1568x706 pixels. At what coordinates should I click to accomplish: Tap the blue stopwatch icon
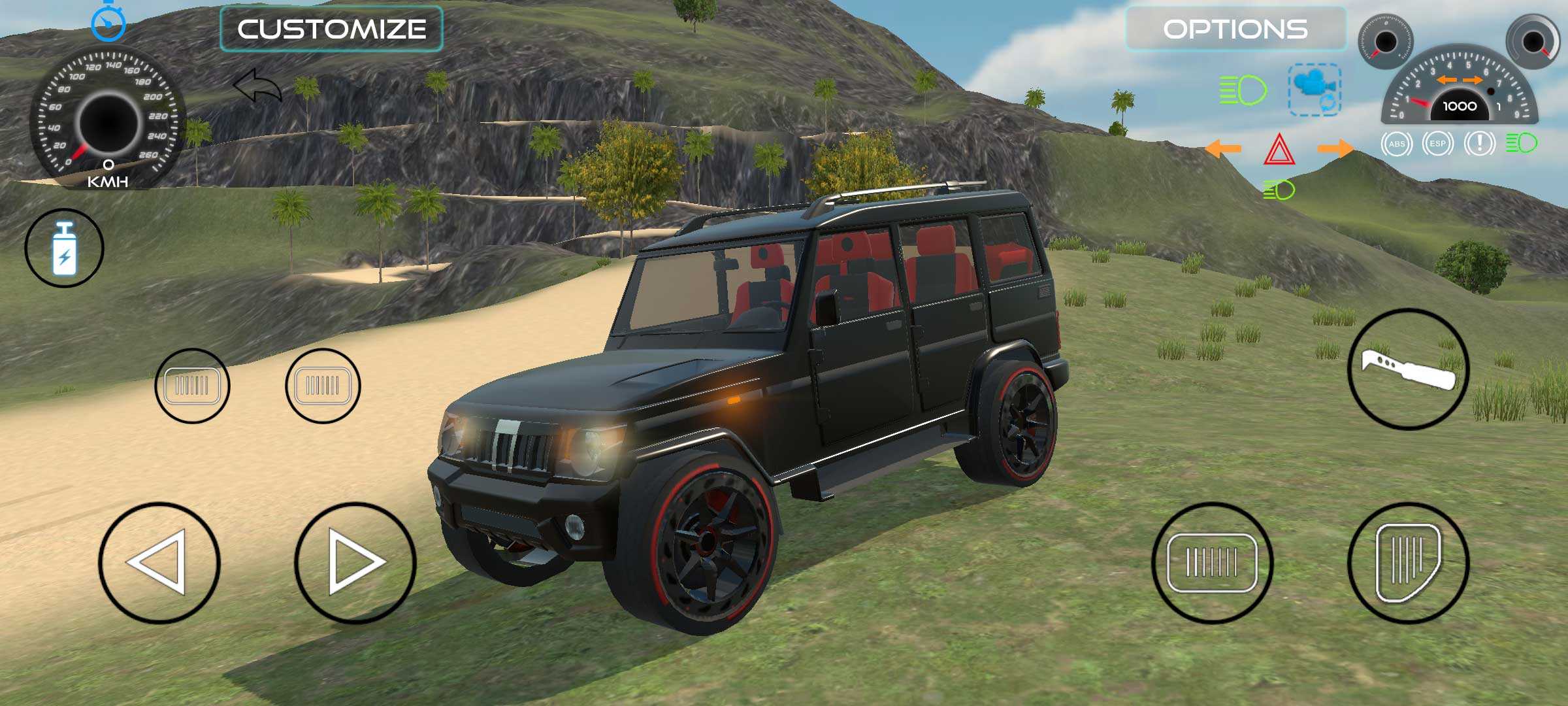pos(108,22)
